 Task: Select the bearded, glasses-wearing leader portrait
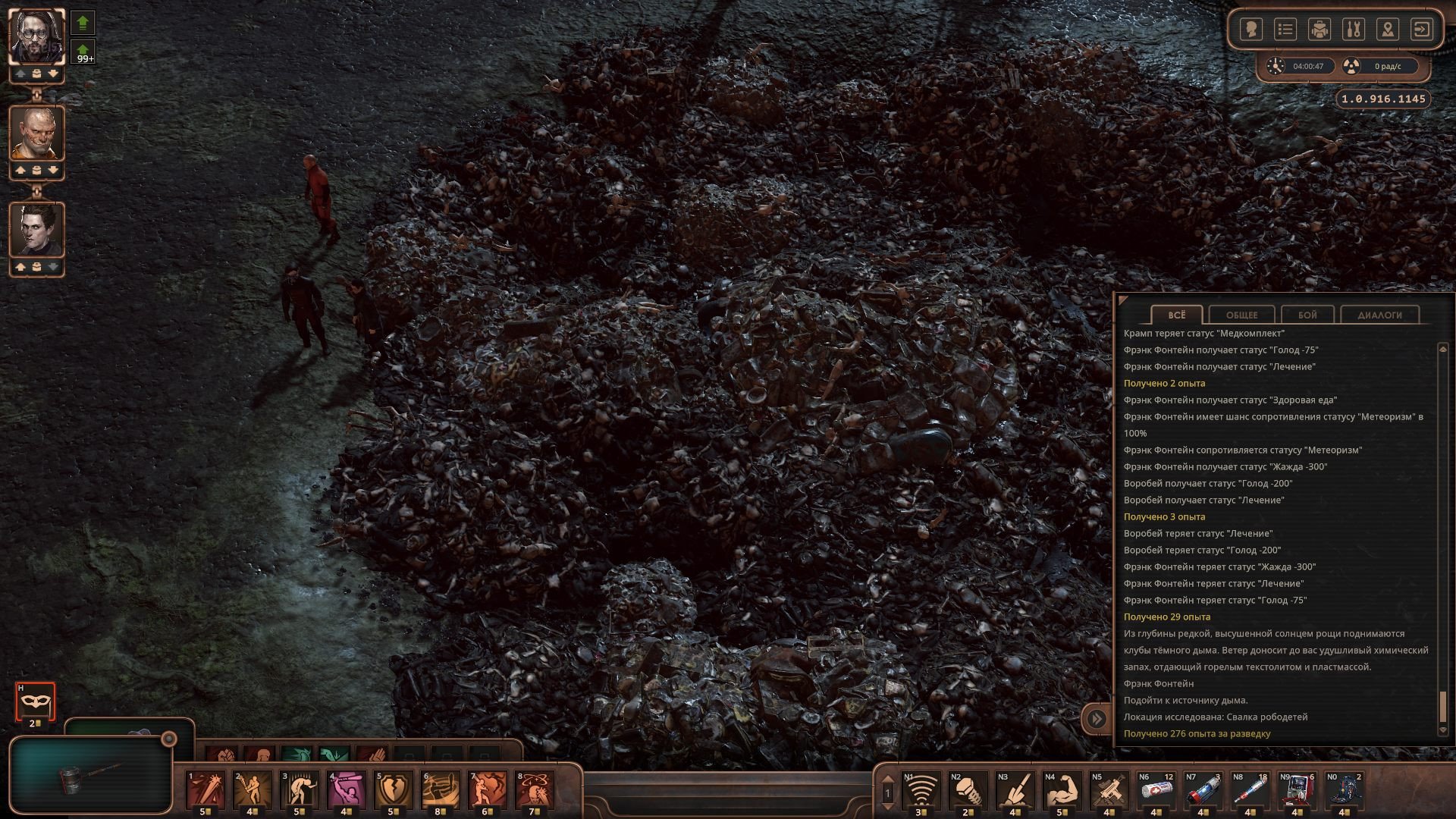point(36,36)
